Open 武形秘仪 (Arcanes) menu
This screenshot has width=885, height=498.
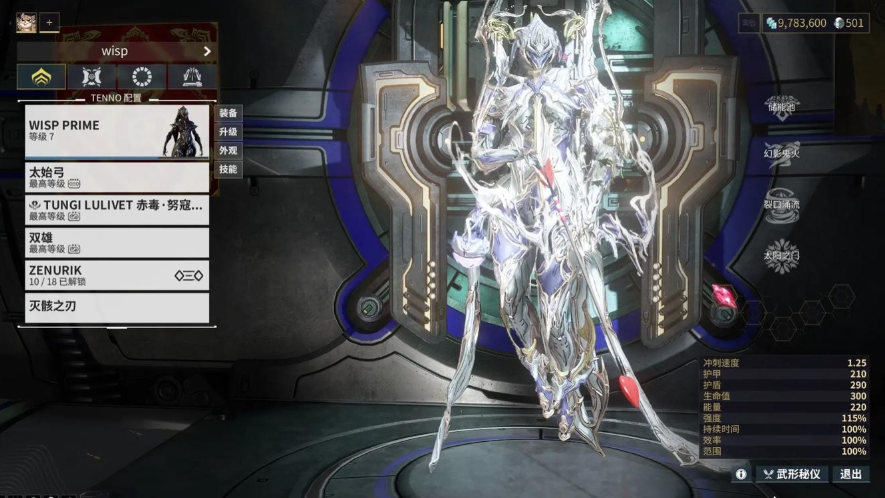tap(792, 475)
